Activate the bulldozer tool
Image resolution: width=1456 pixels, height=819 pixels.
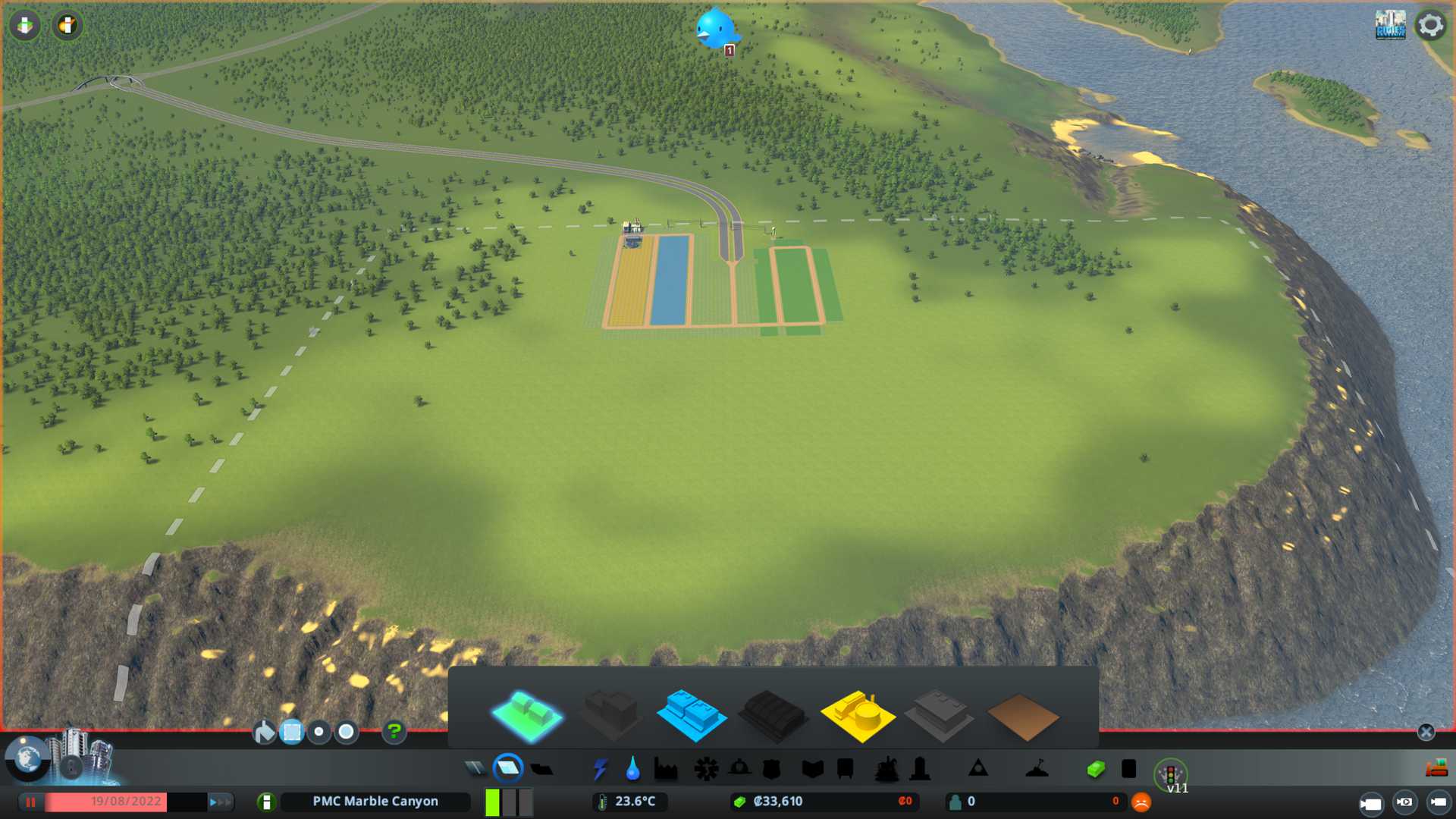pyautogui.click(x=1436, y=769)
